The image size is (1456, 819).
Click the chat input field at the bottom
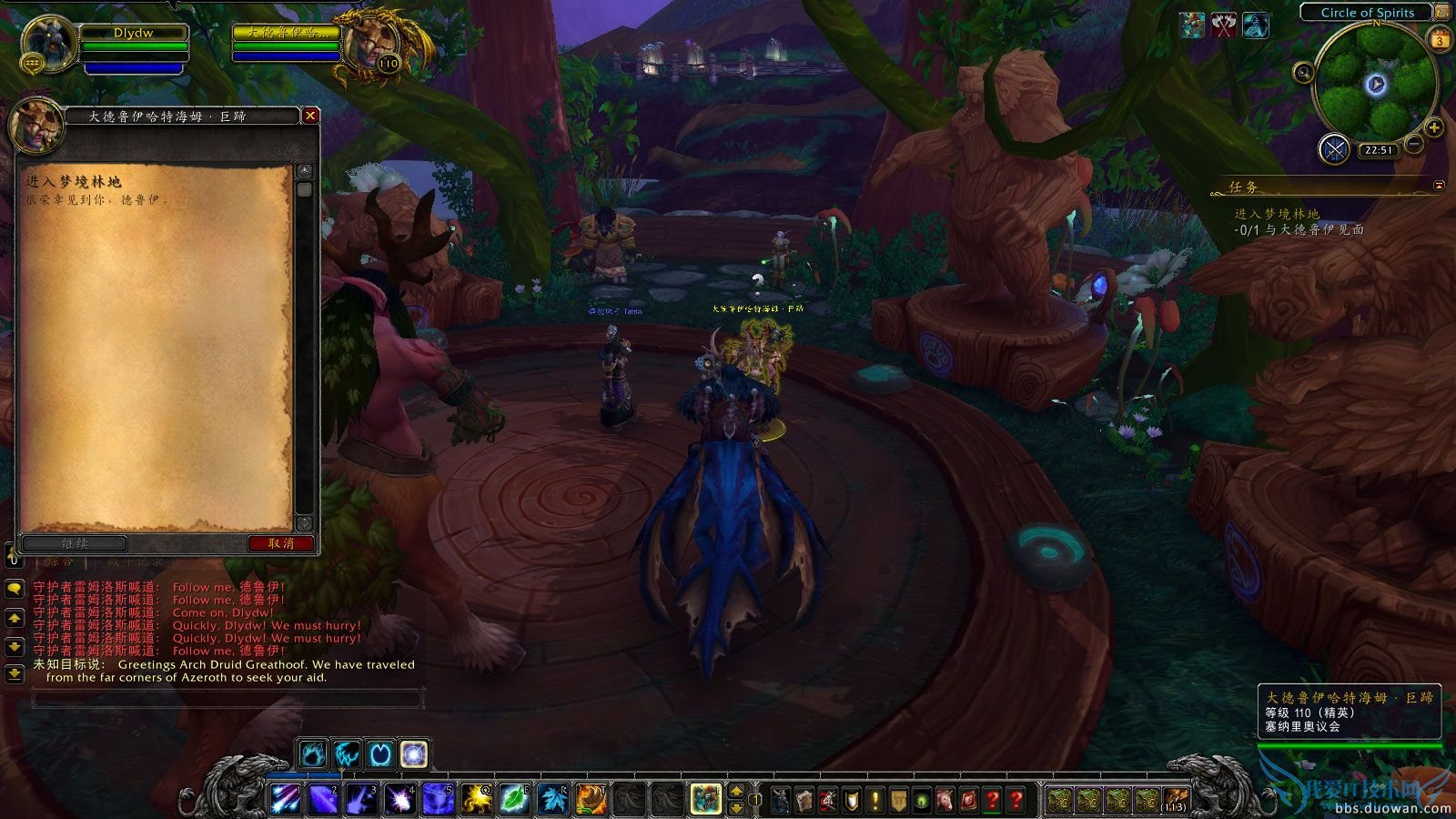227,697
